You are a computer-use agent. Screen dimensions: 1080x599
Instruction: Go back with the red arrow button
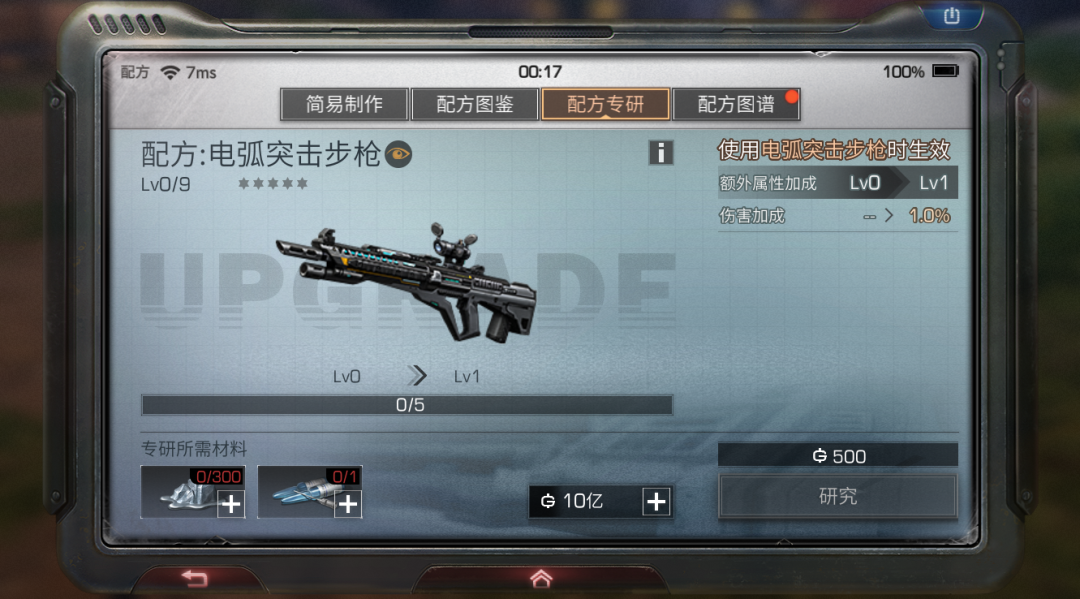(x=194, y=579)
